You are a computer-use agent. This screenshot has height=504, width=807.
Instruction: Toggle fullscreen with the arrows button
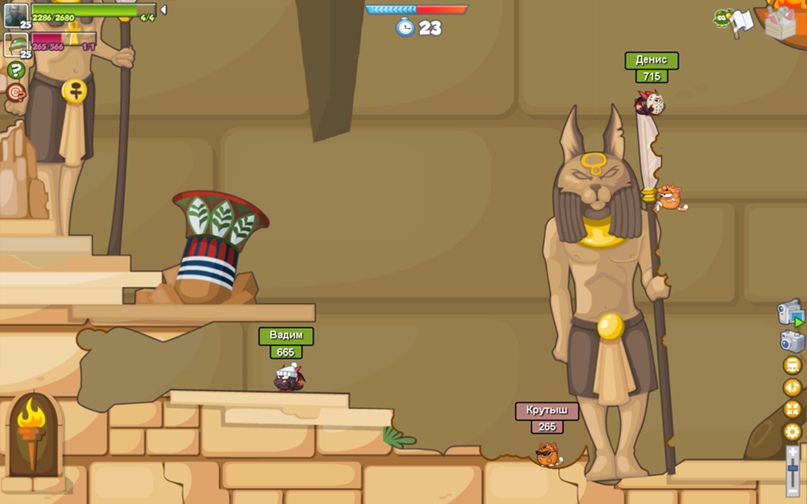(x=792, y=410)
